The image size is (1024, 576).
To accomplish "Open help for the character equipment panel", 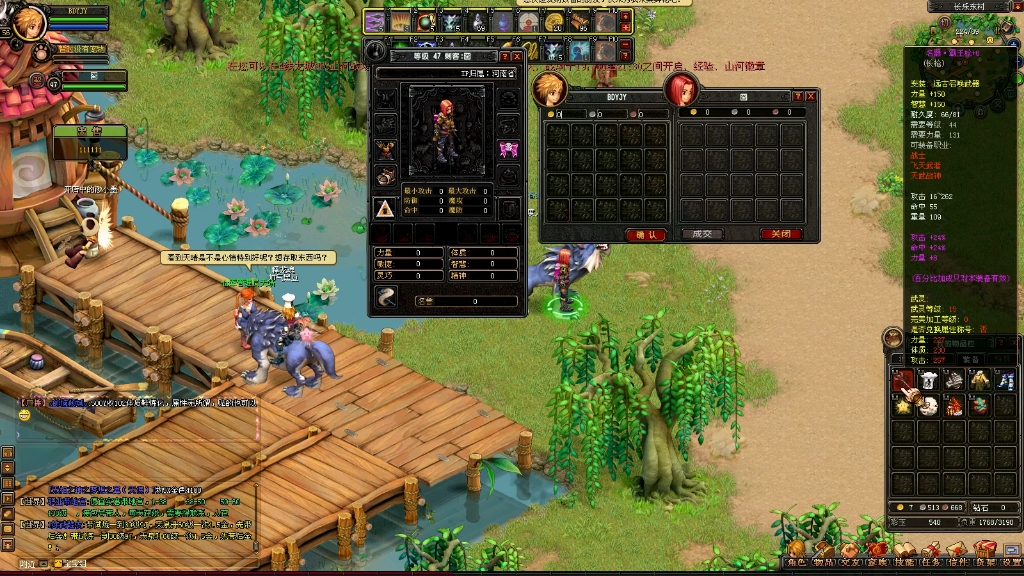I will pos(505,56).
